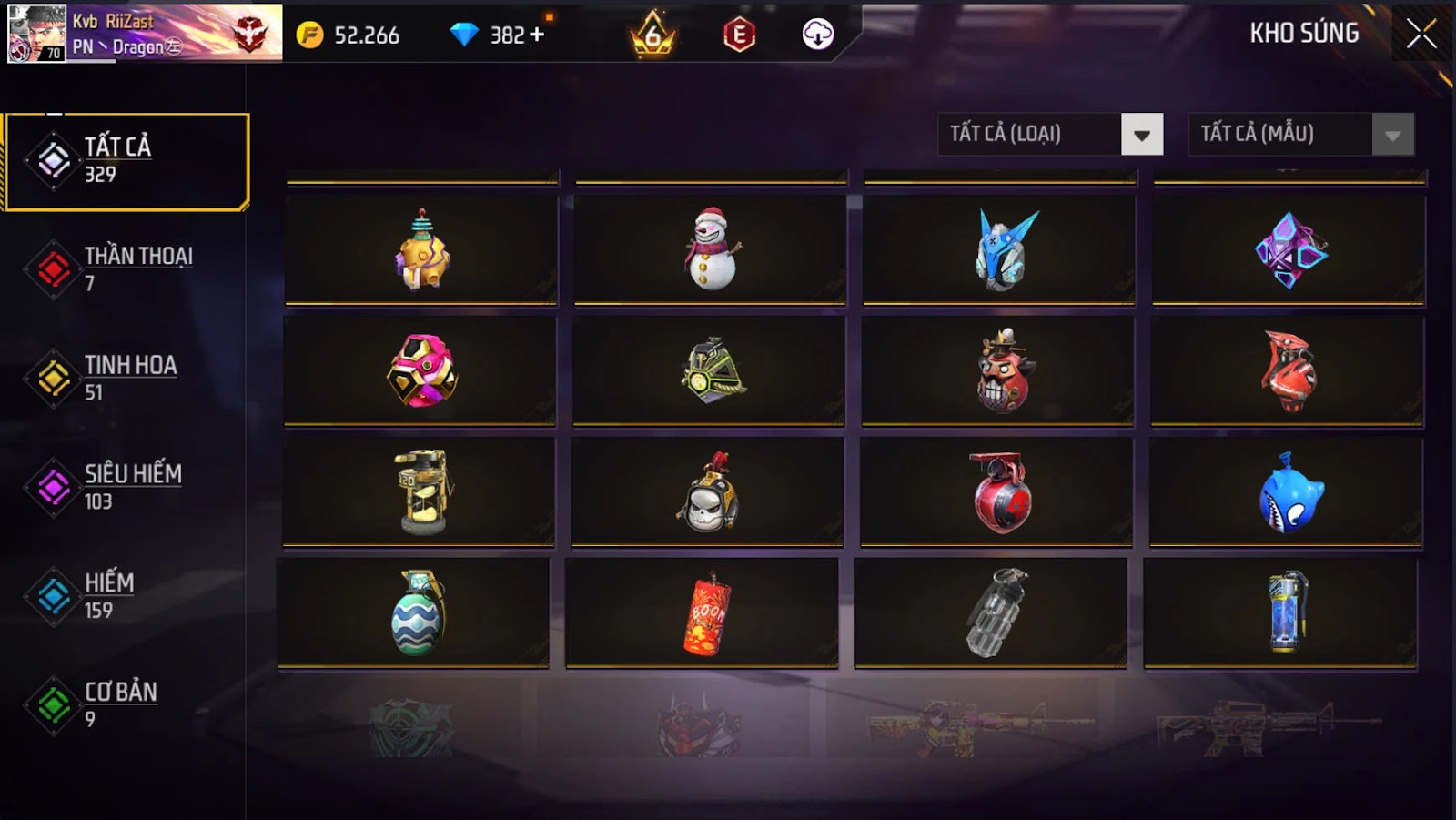Close the Kho Súng screen
This screenshot has height=820, width=1456.
1421,35
